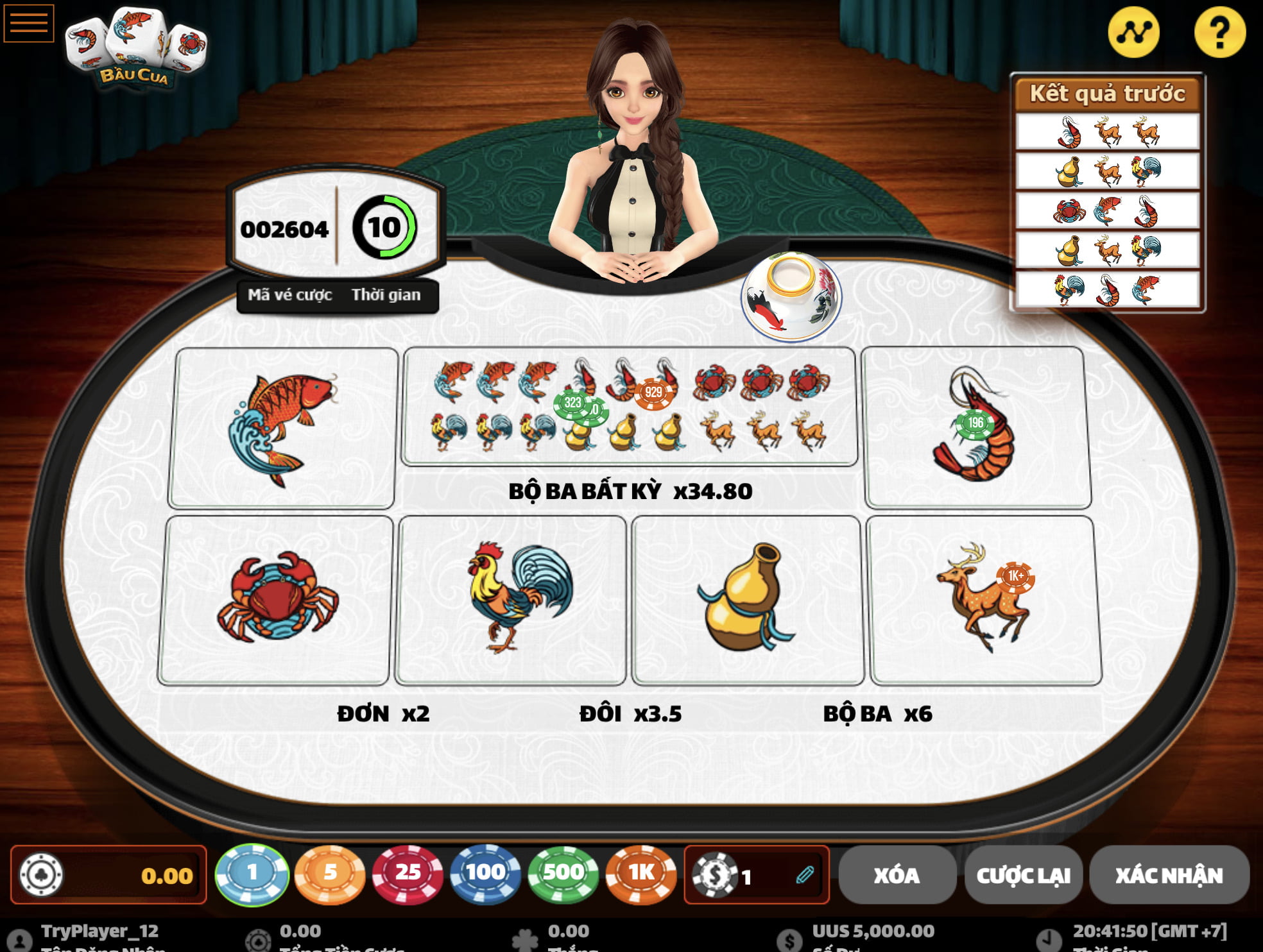The width and height of the screenshot is (1263, 952).
Task: Select the gourd betting tile
Action: 747,599
